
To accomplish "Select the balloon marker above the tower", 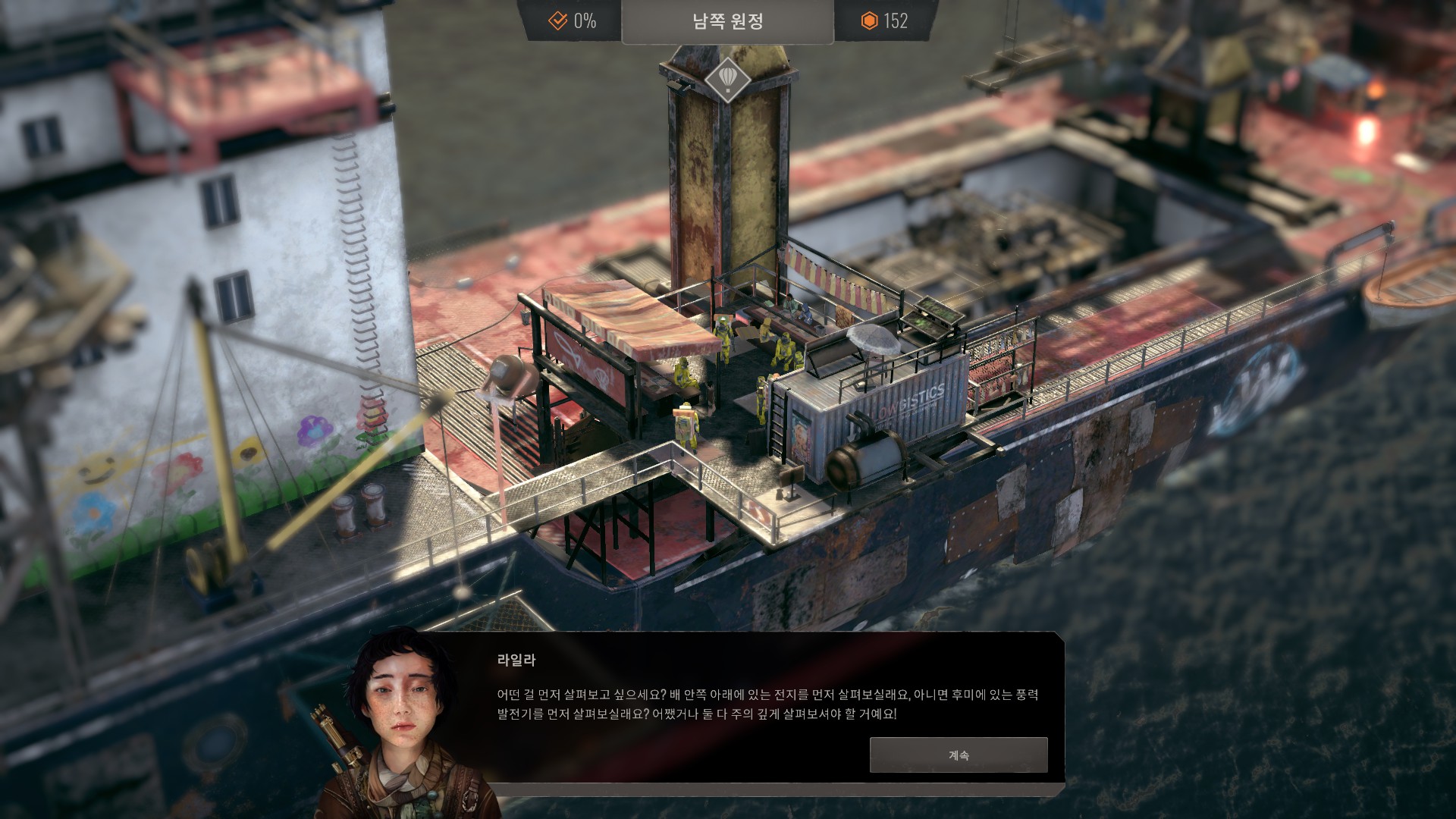I will tap(727, 80).
